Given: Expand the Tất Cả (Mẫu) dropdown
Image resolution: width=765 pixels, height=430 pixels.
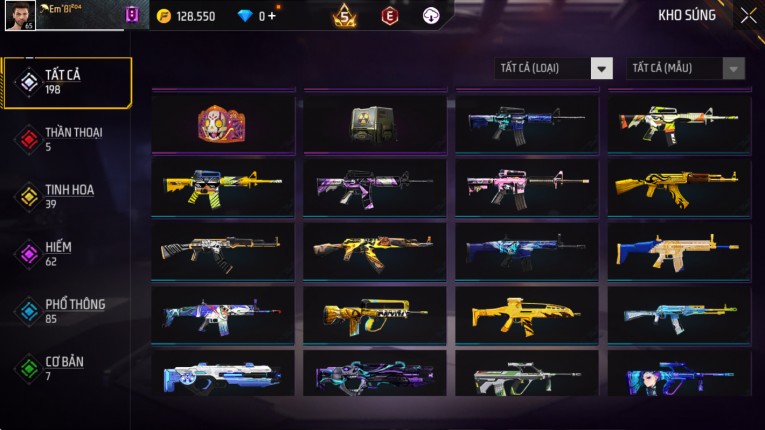Looking at the screenshot, I should click(x=685, y=68).
